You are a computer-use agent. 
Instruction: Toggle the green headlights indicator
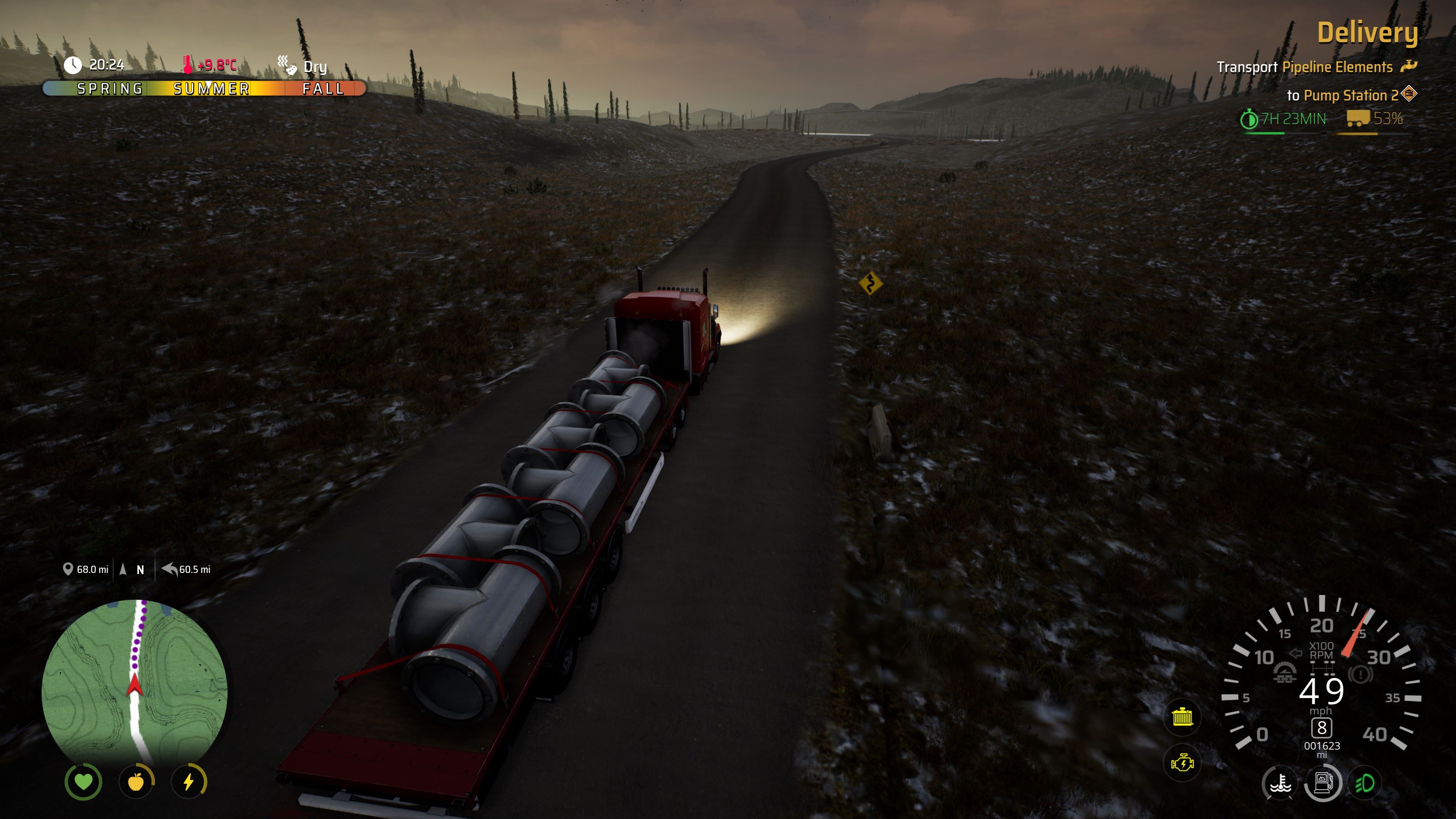[1365, 783]
